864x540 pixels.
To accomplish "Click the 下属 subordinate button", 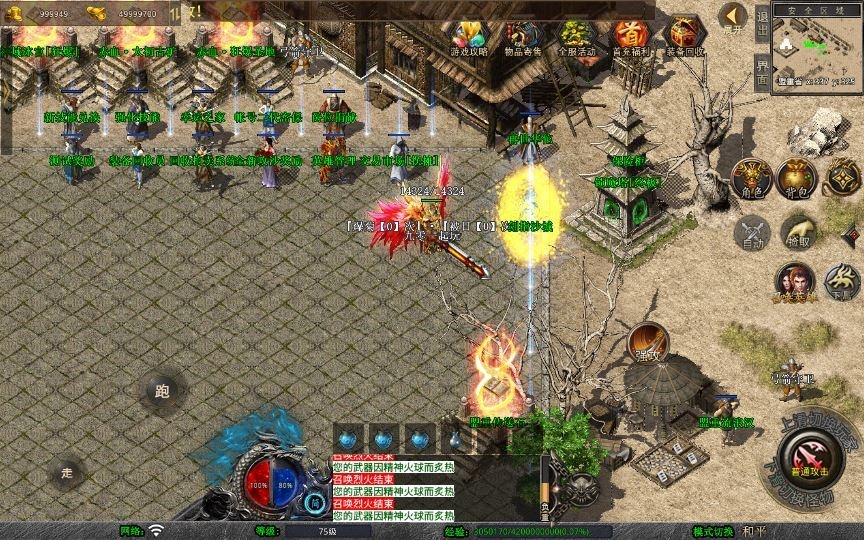I will [841, 282].
